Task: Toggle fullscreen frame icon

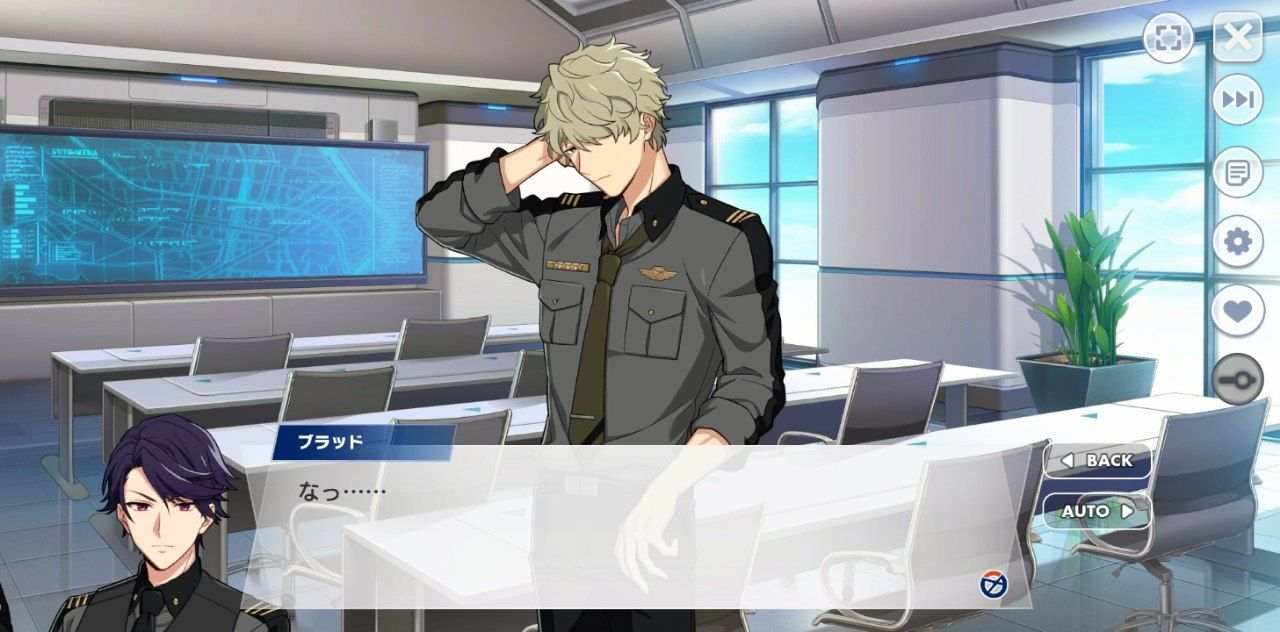Action: 1169,38
